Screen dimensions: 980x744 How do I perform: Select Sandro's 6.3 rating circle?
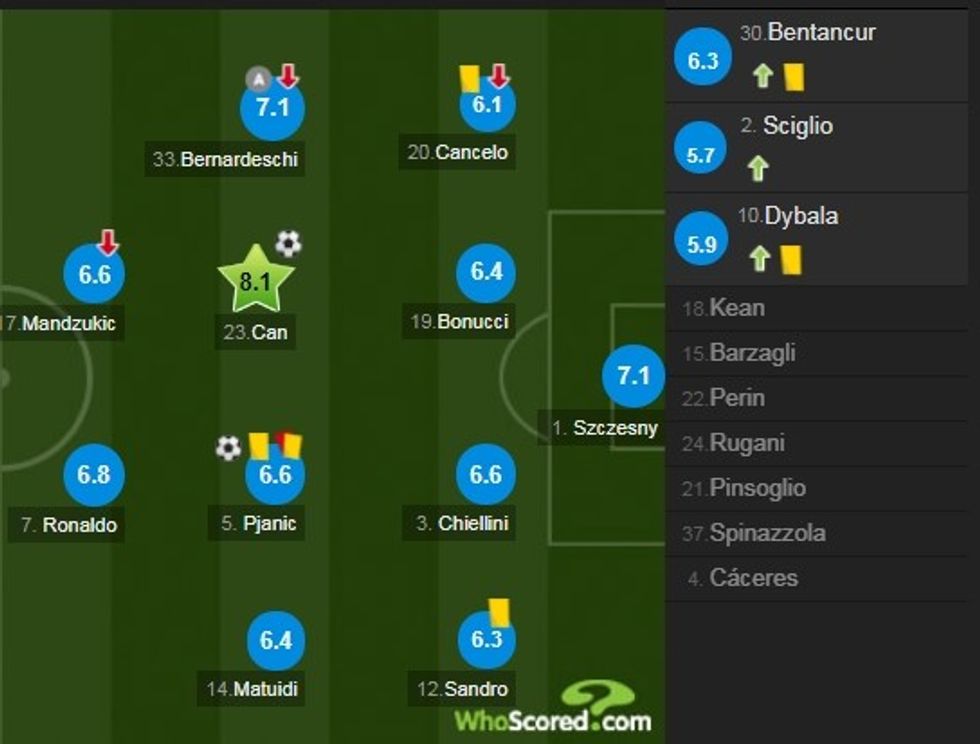tap(486, 640)
